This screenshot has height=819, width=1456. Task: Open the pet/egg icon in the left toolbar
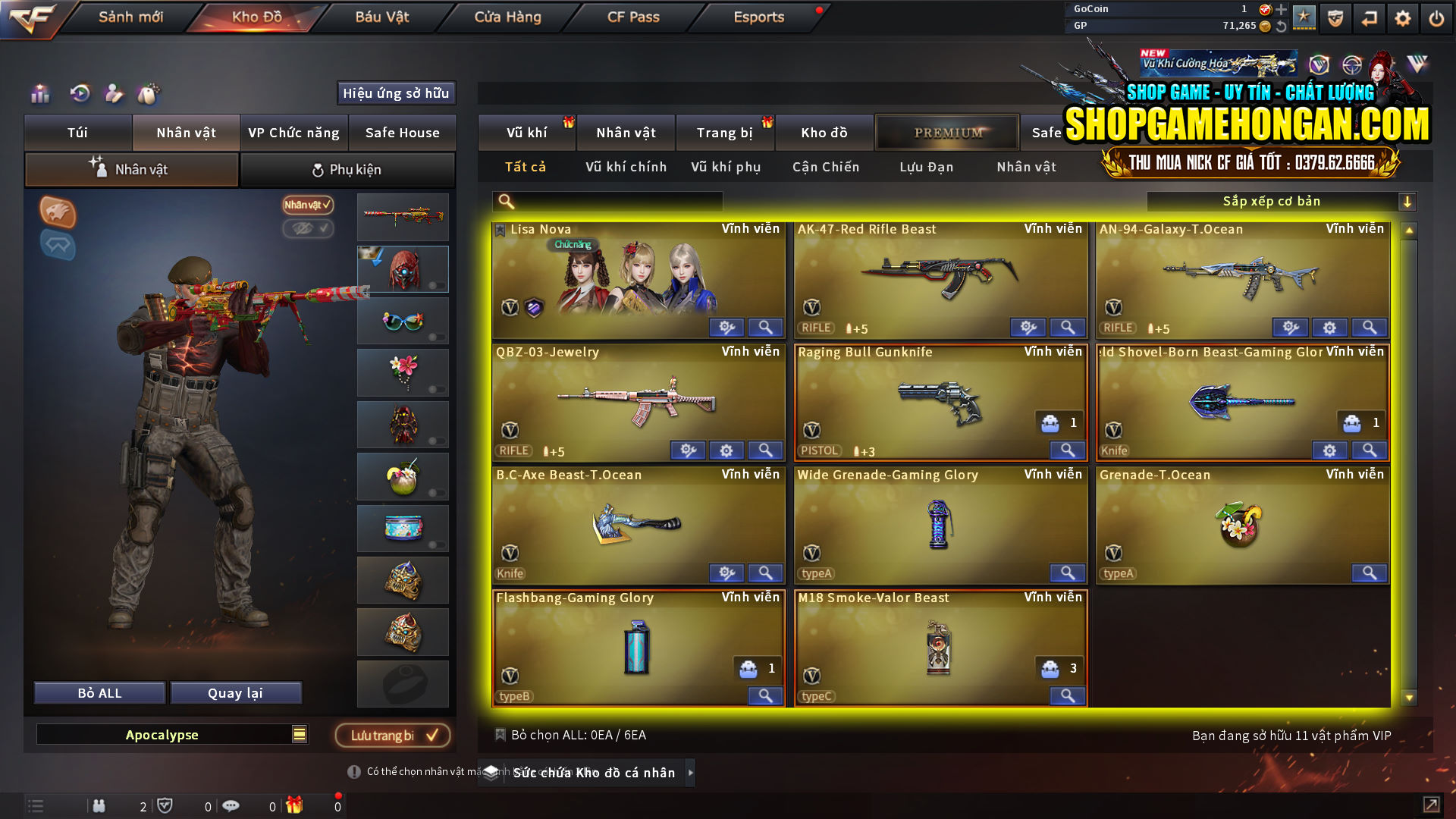point(149,93)
